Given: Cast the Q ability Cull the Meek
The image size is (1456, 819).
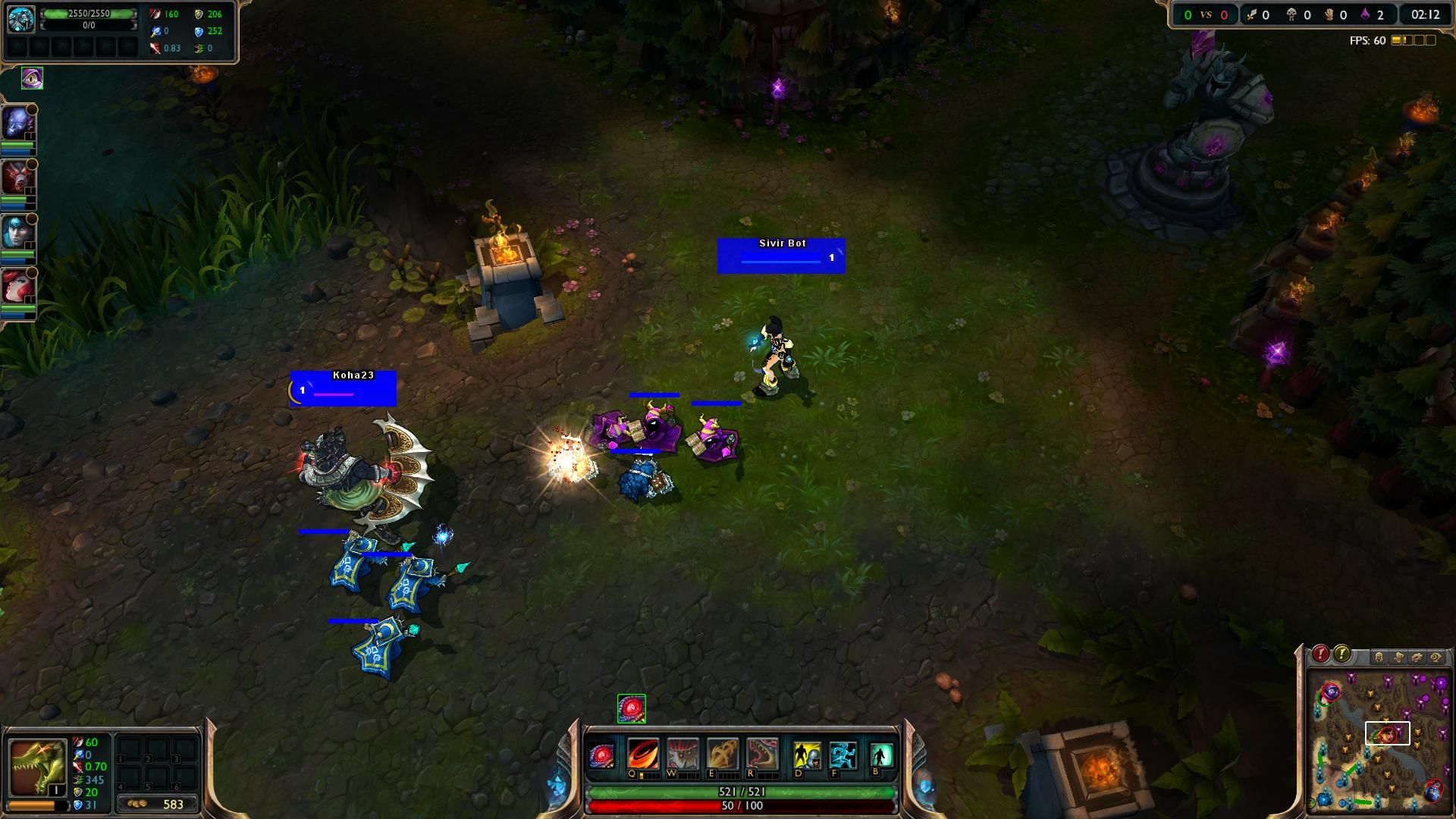Looking at the screenshot, I should 642,755.
